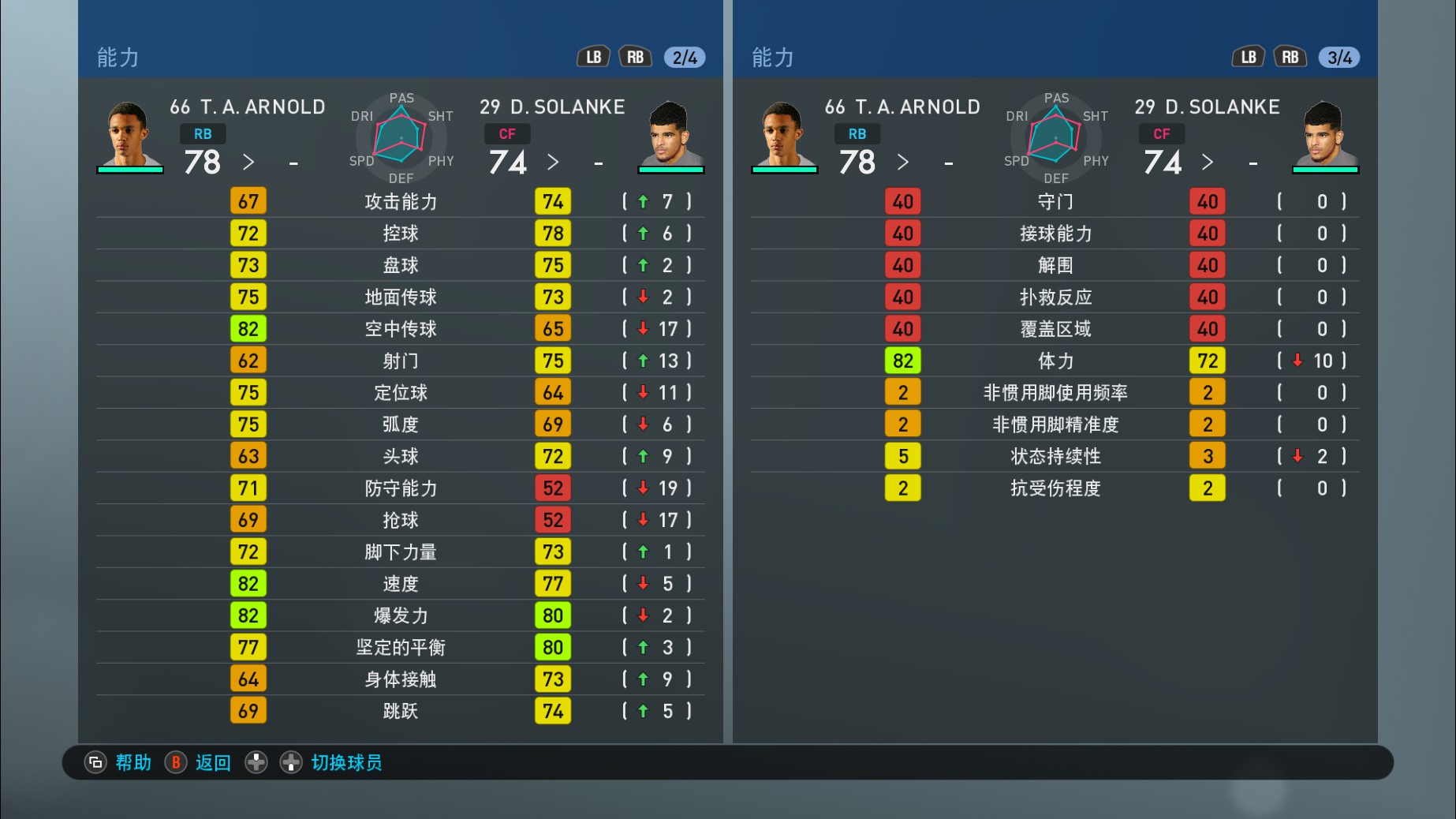1456x819 pixels.
Task: Click the arrow next to Solanke's 74 rating
Action: [x=553, y=163]
